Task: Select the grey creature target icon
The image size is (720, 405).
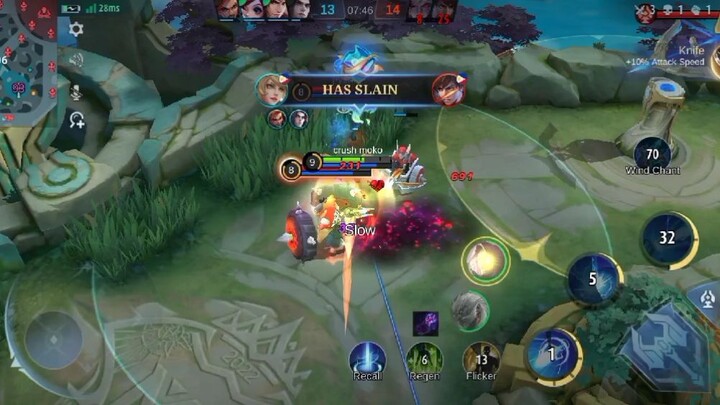Action: 470,309
